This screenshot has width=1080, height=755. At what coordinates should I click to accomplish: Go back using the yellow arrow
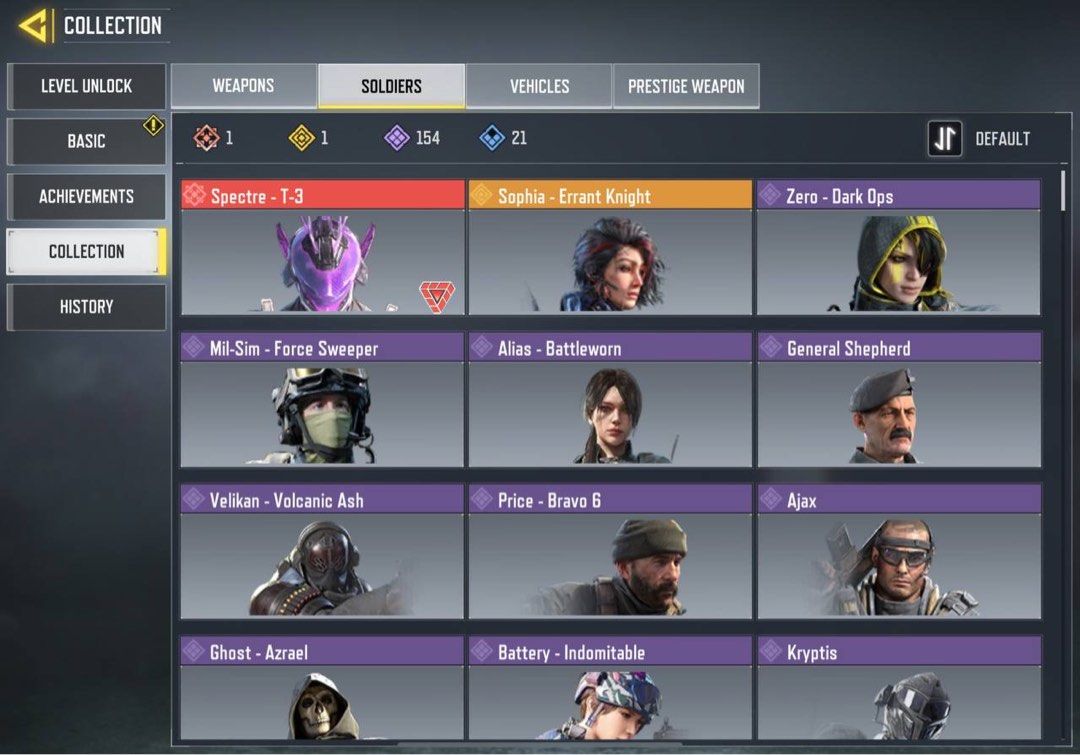point(35,26)
